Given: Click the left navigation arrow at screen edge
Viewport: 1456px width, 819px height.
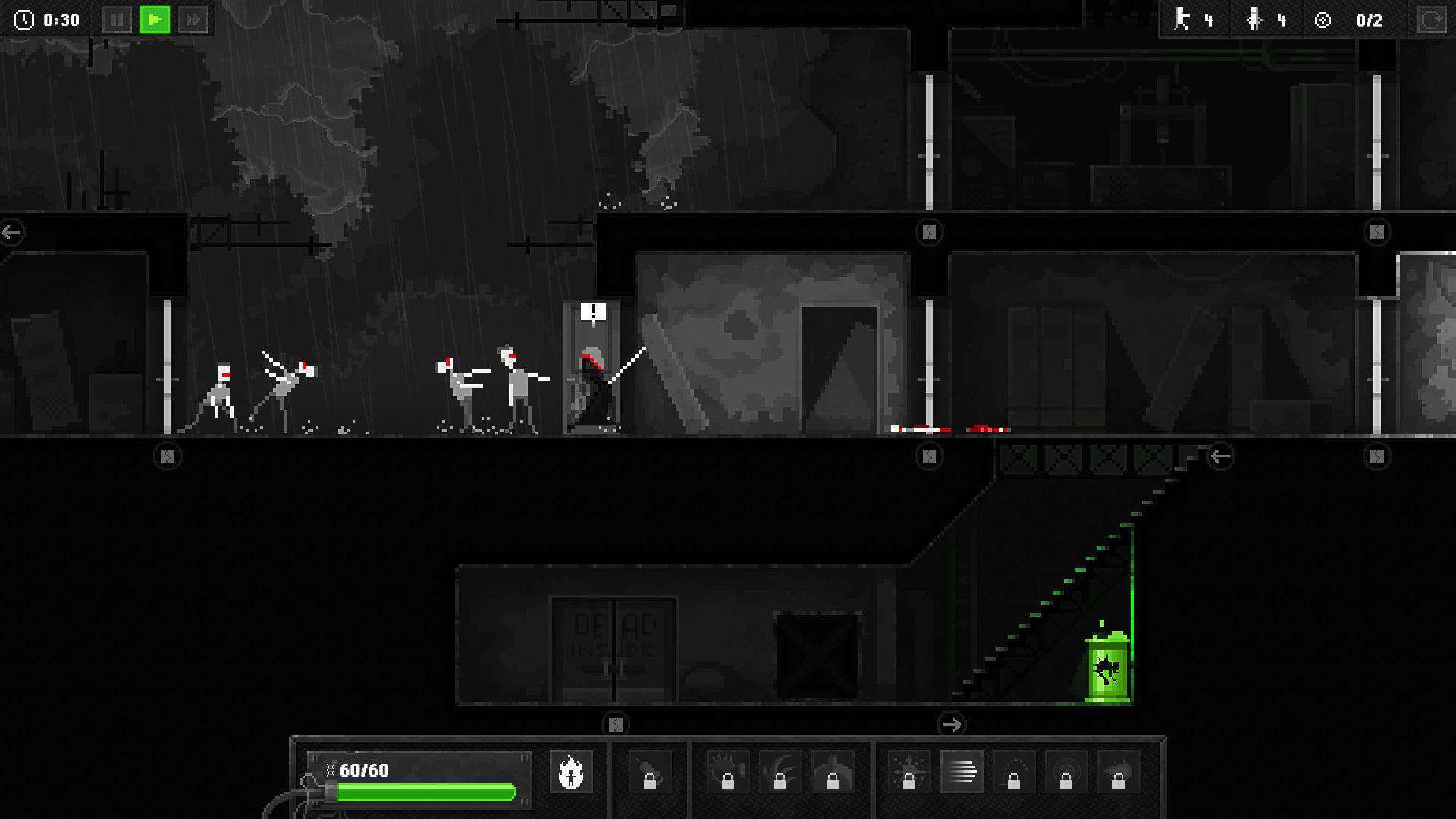Looking at the screenshot, I should coord(11,231).
